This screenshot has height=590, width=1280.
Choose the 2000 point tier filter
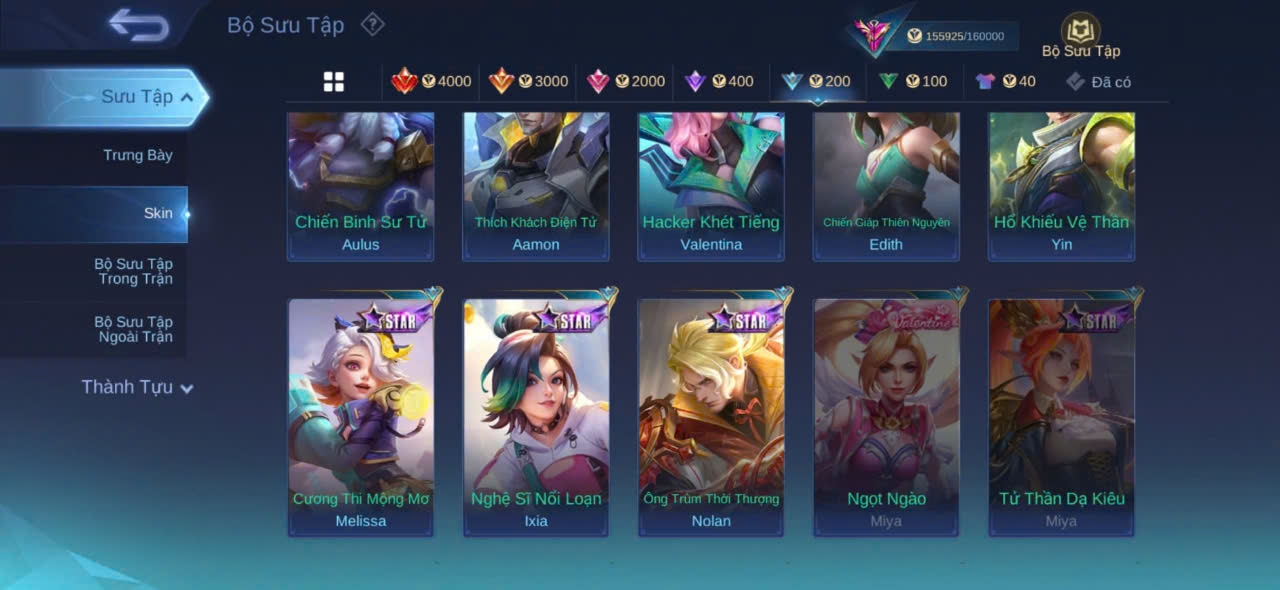pos(625,81)
